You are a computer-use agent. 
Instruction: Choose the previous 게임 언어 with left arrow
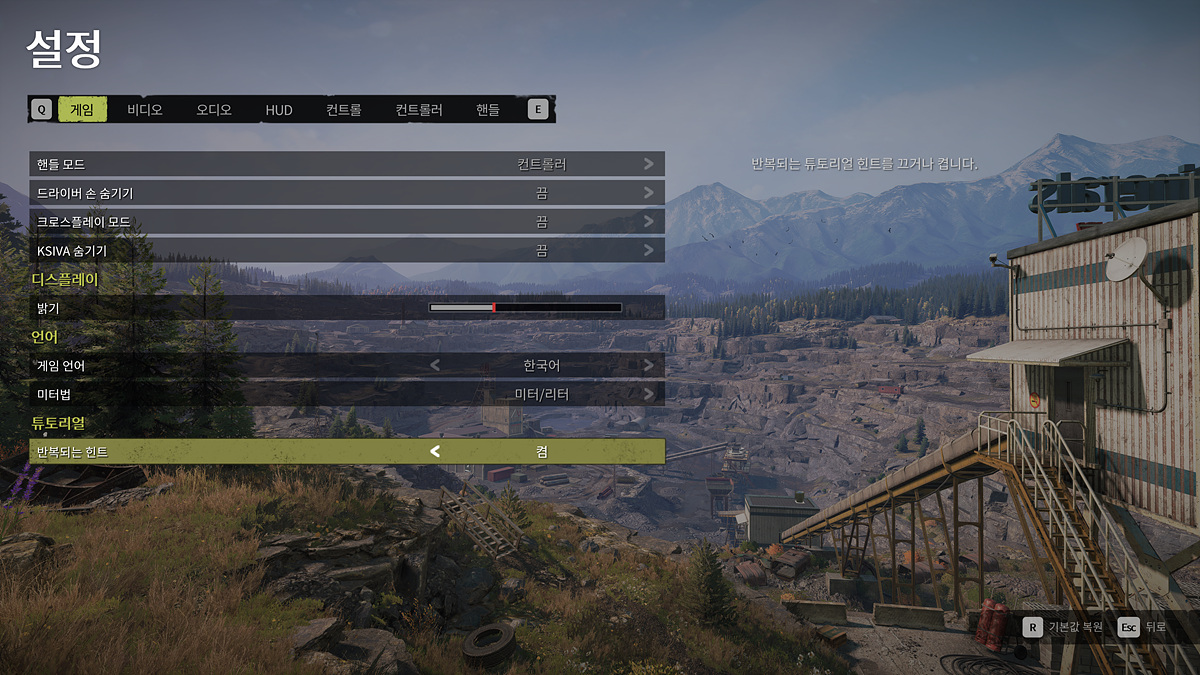point(435,366)
